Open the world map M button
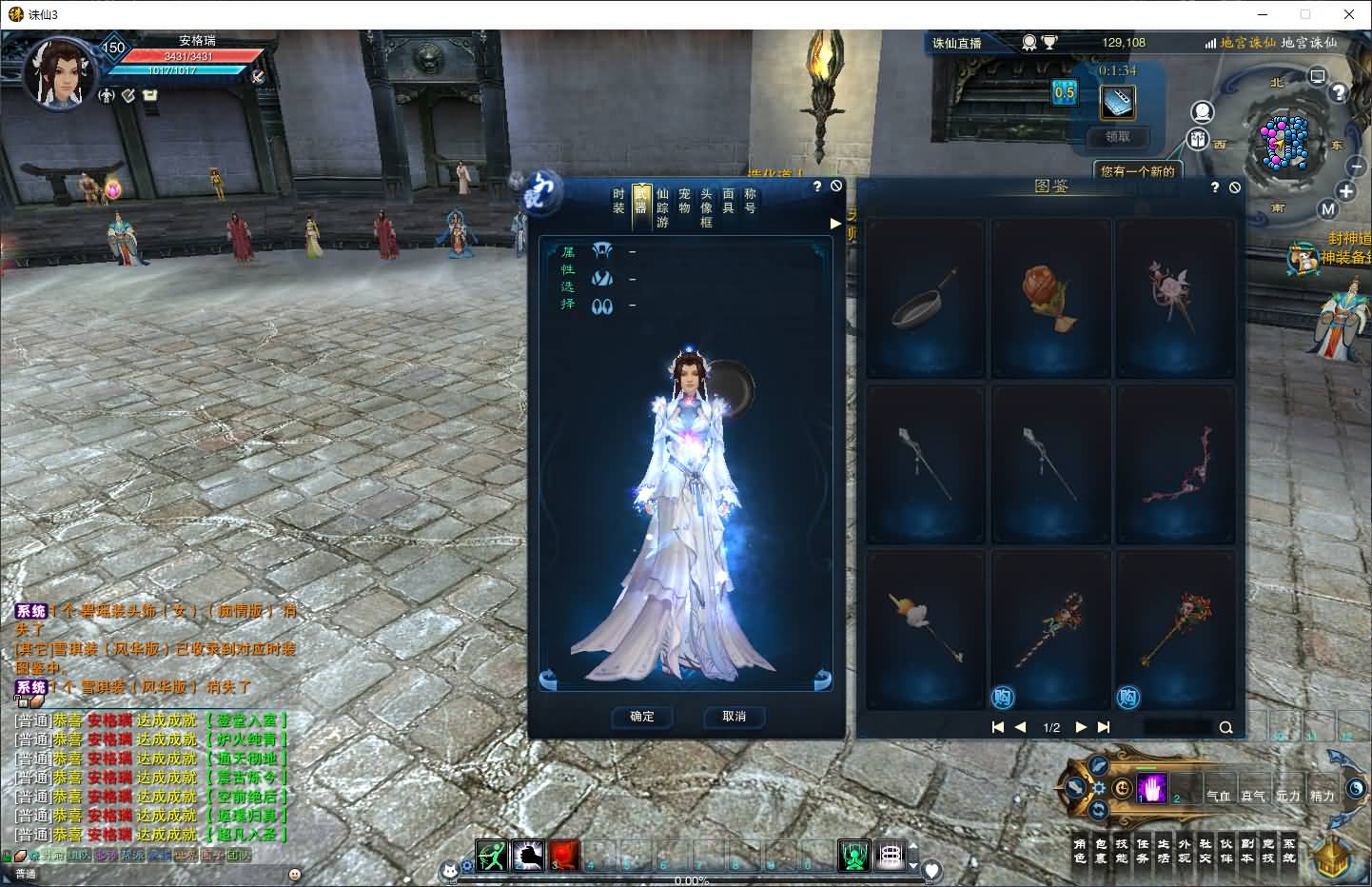Viewport: 1372px width, 887px height. [1328, 209]
